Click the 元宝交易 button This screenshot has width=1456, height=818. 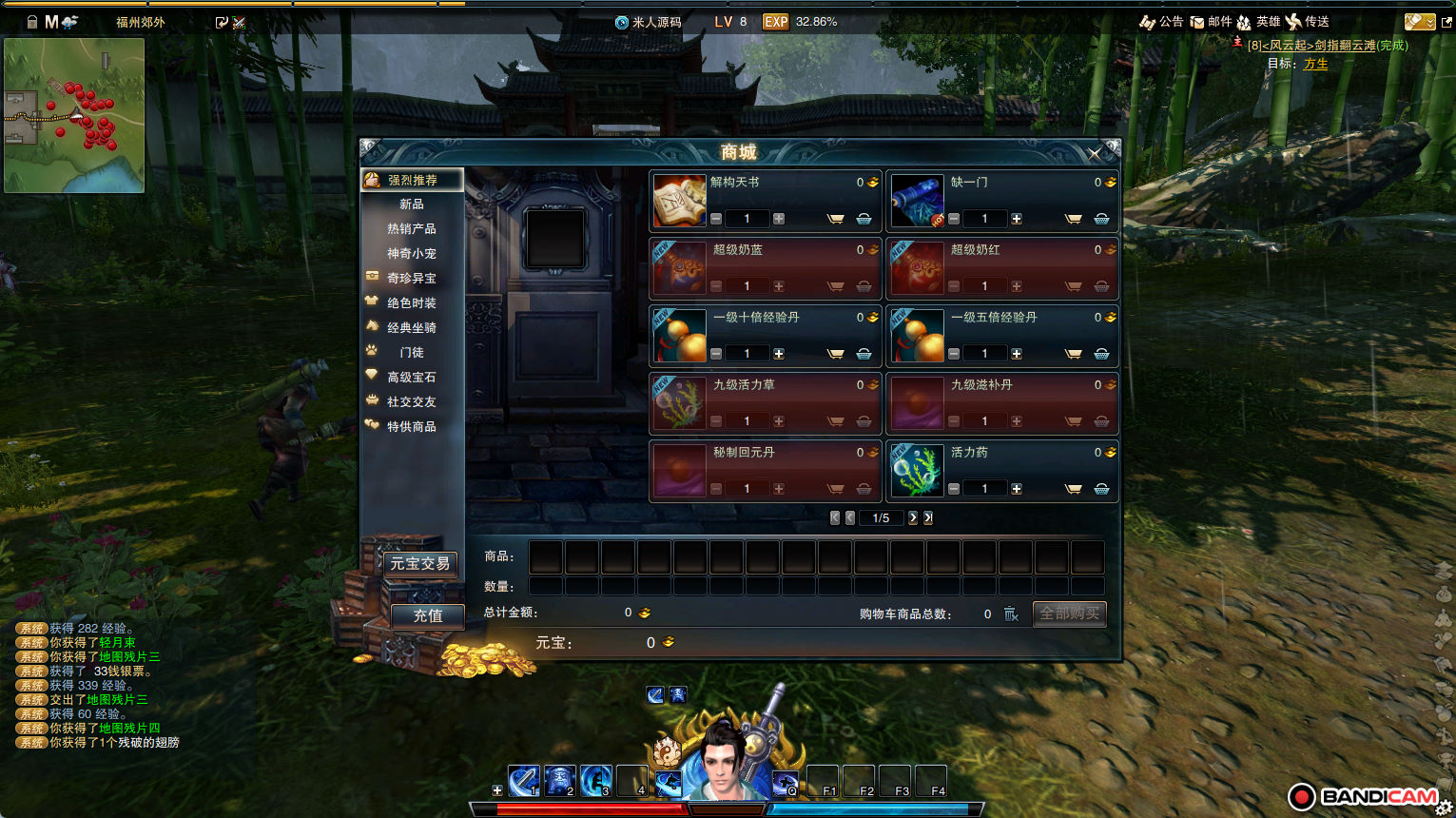point(419,564)
